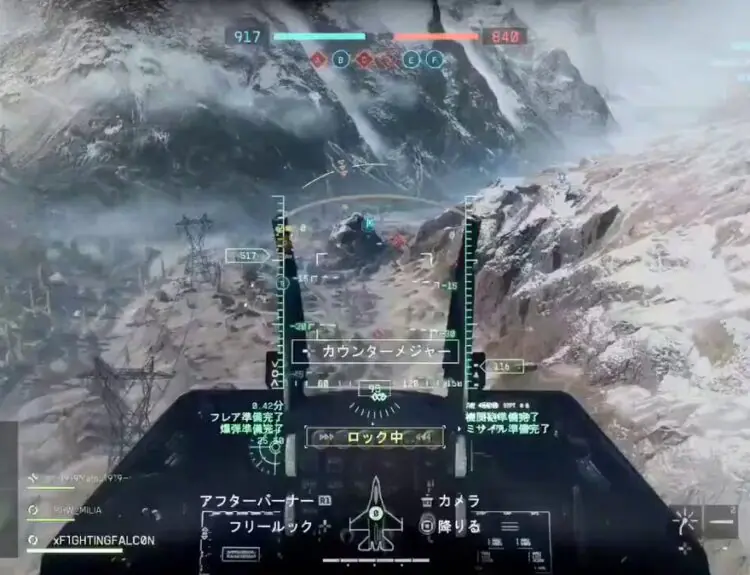
Task: Select the blue B objective marker
Action: pos(341,60)
